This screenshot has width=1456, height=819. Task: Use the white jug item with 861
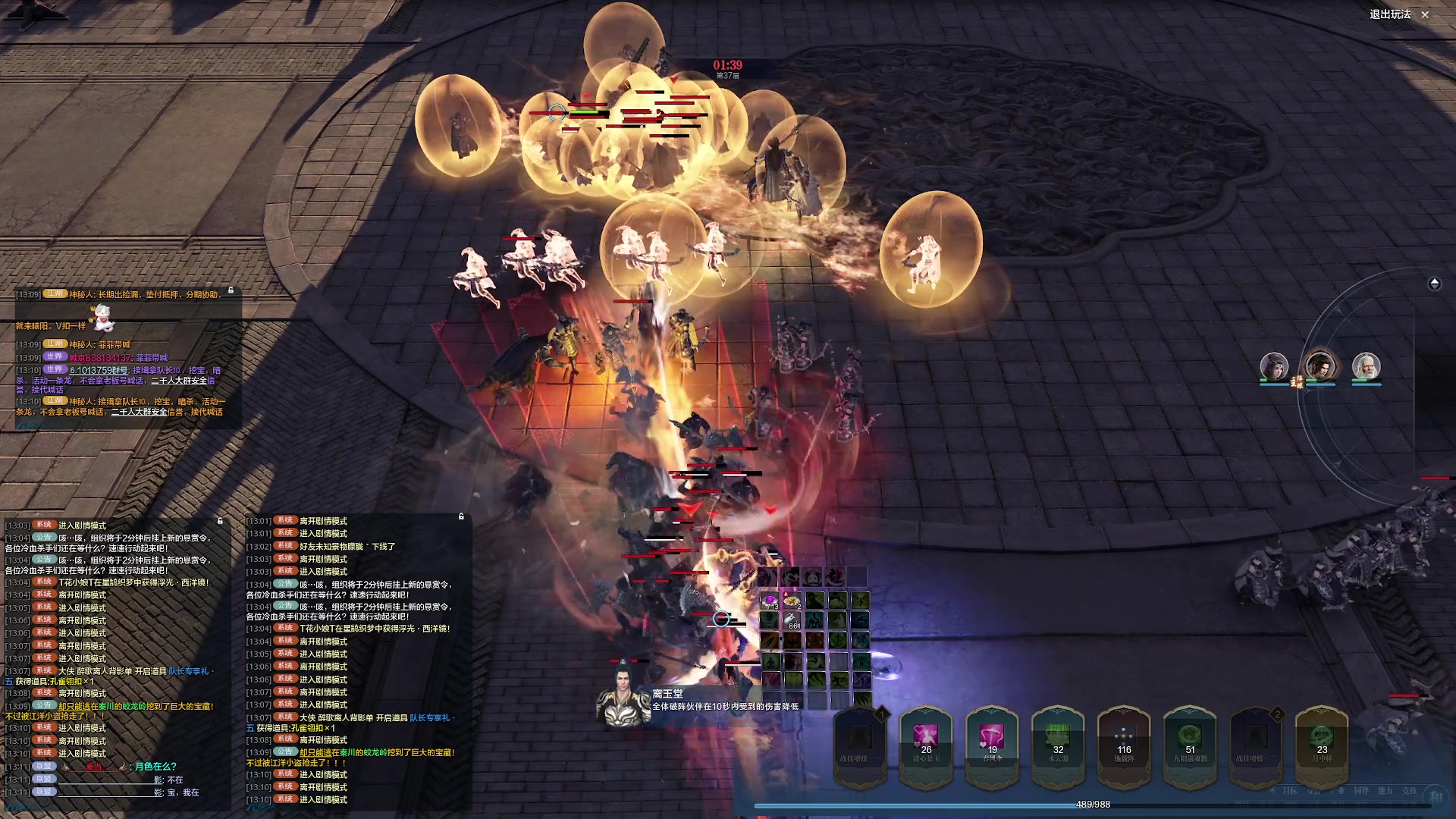point(792,620)
